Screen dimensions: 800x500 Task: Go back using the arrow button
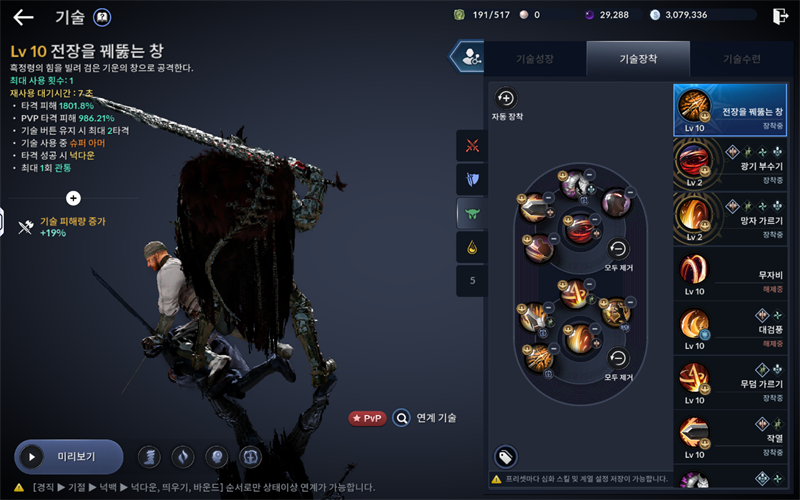(23, 17)
